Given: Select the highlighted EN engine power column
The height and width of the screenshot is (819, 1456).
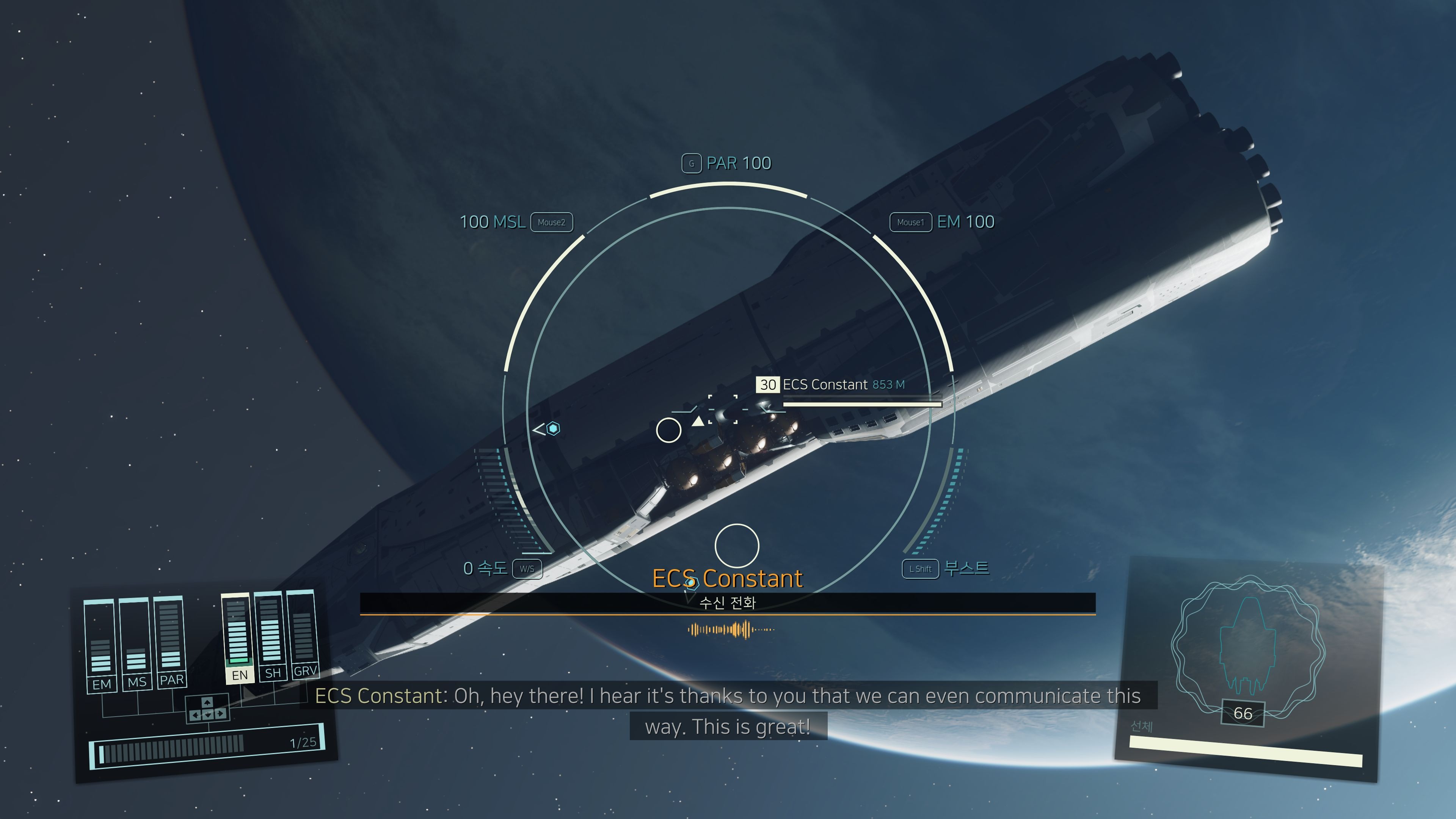Looking at the screenshot, I should [x=238, y=636].
